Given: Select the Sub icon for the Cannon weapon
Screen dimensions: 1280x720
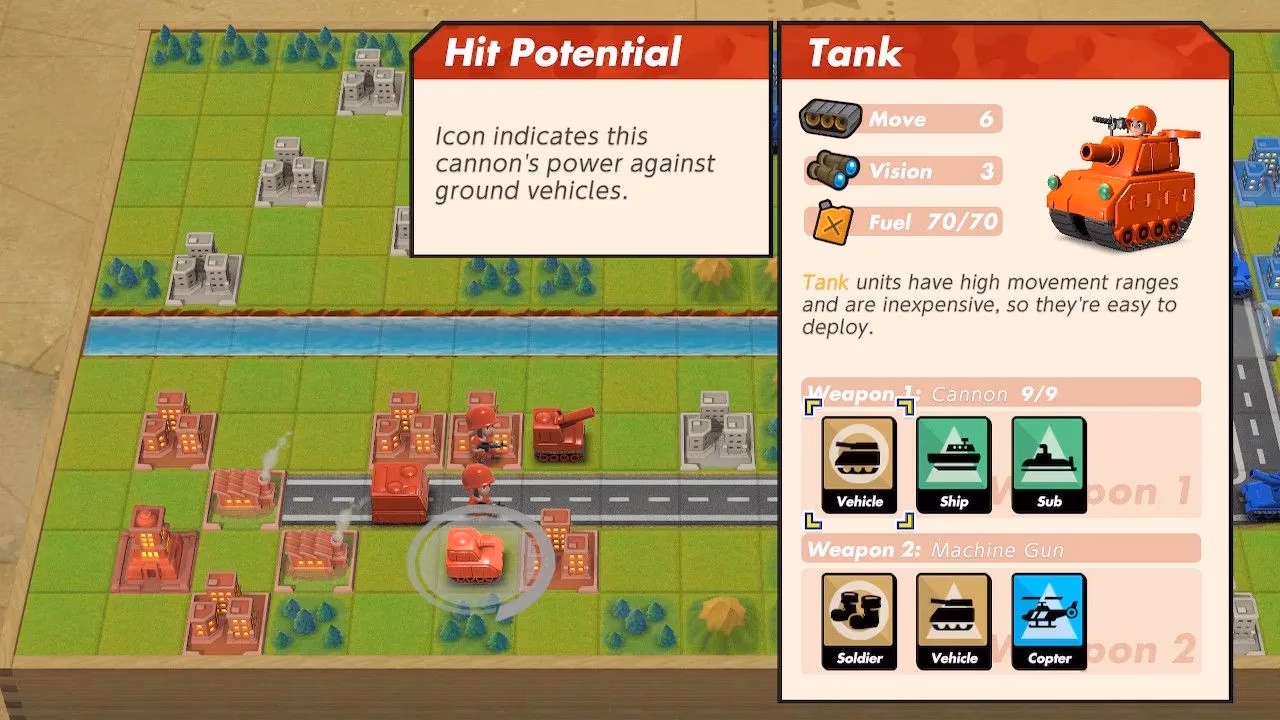Looking at the screenshot, I should tap(1048, 462).
